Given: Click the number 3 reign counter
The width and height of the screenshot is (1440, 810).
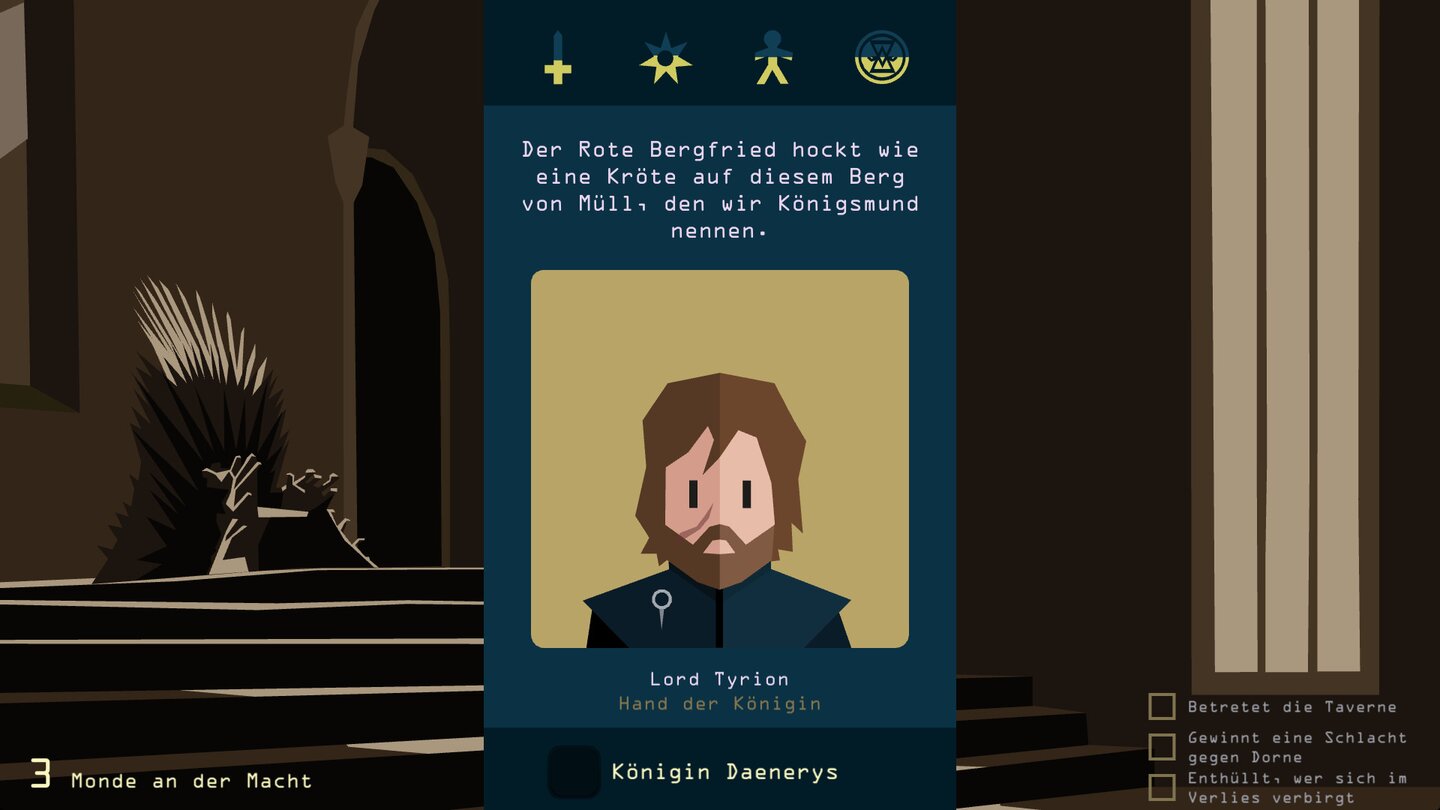Looking at the screenshot, I should [x=40, y=775].
